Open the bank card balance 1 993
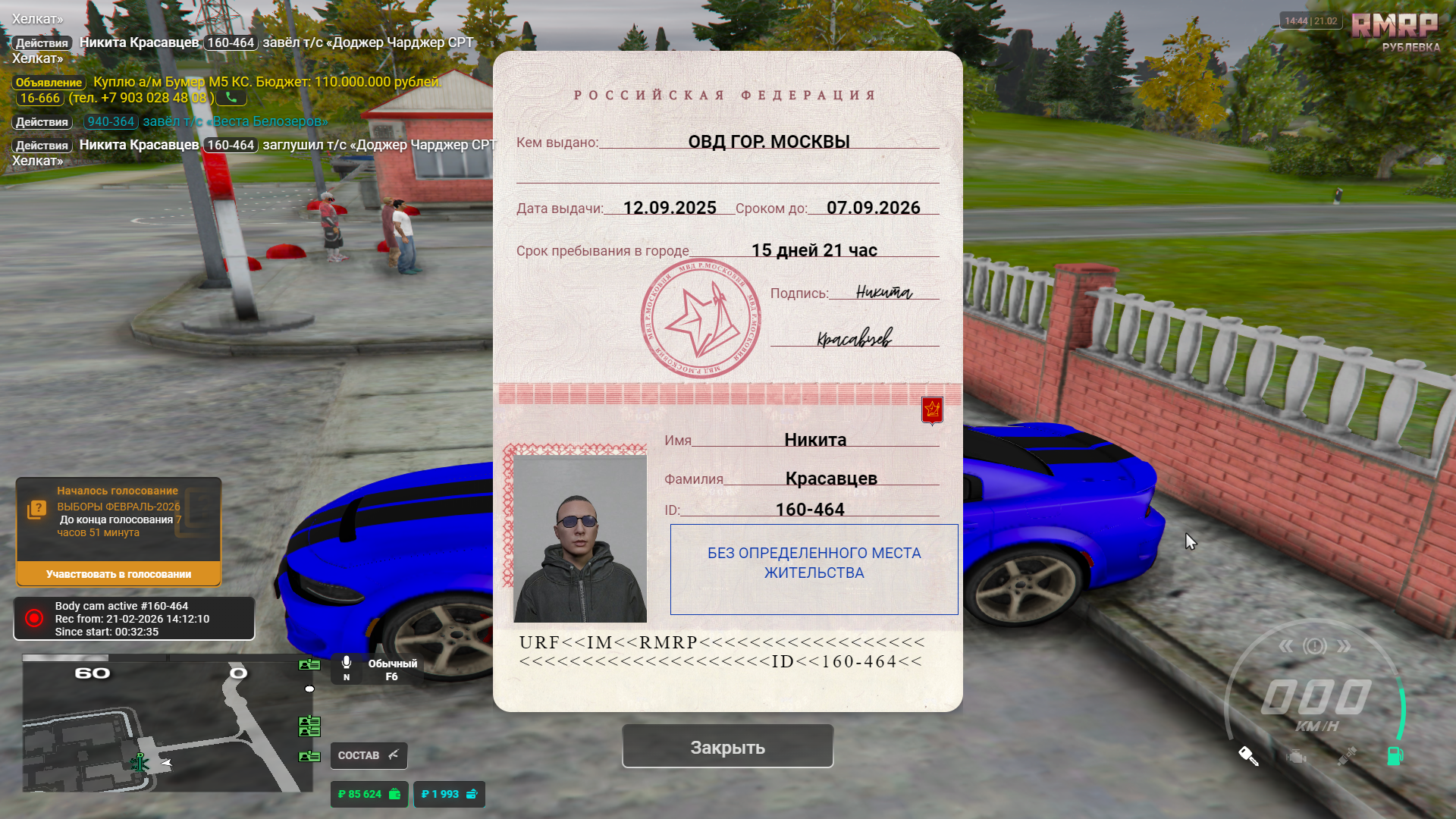 tap(449, 794)
